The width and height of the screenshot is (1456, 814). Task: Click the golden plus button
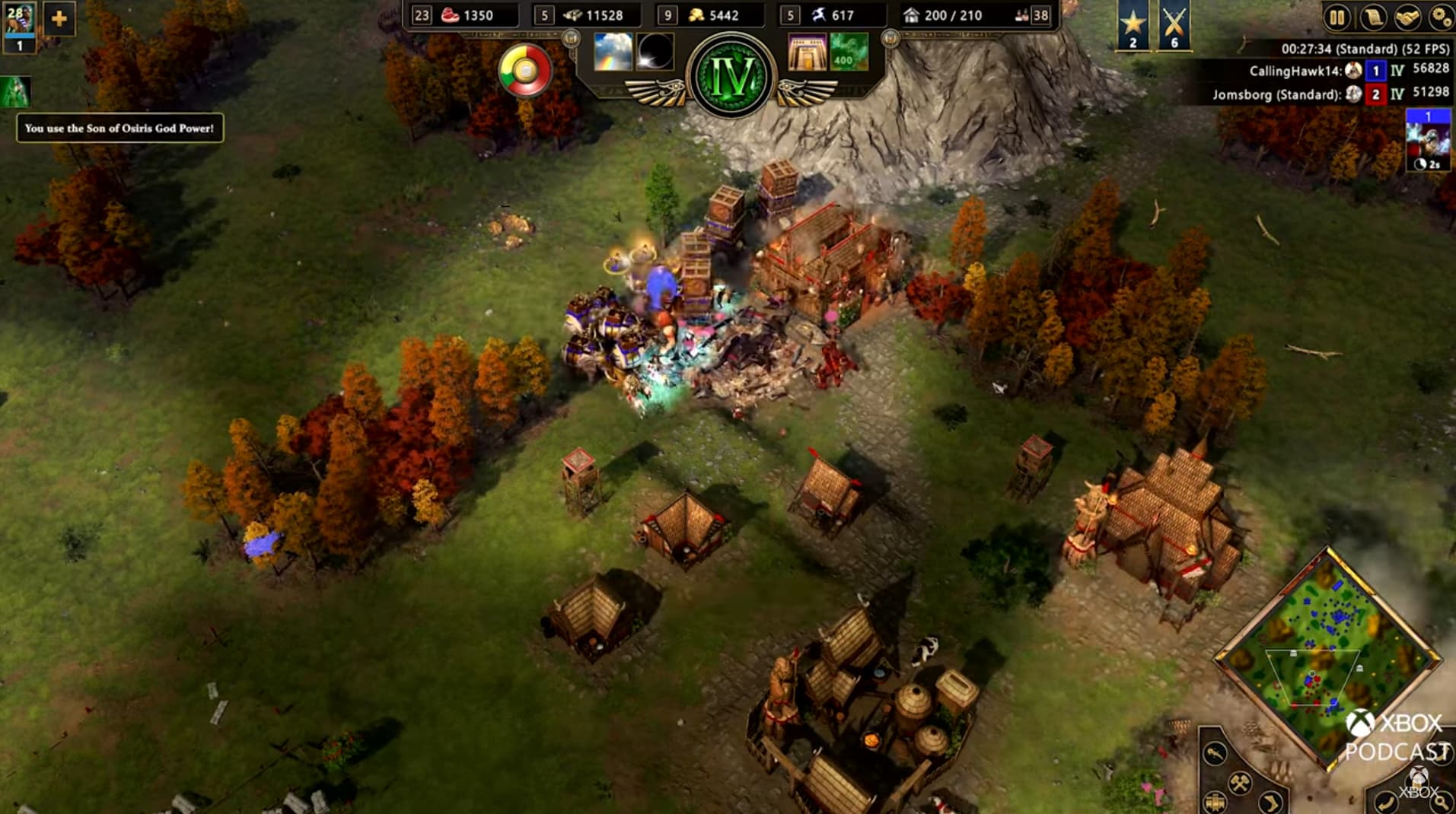pyautogui.click(x=59, y=19)
